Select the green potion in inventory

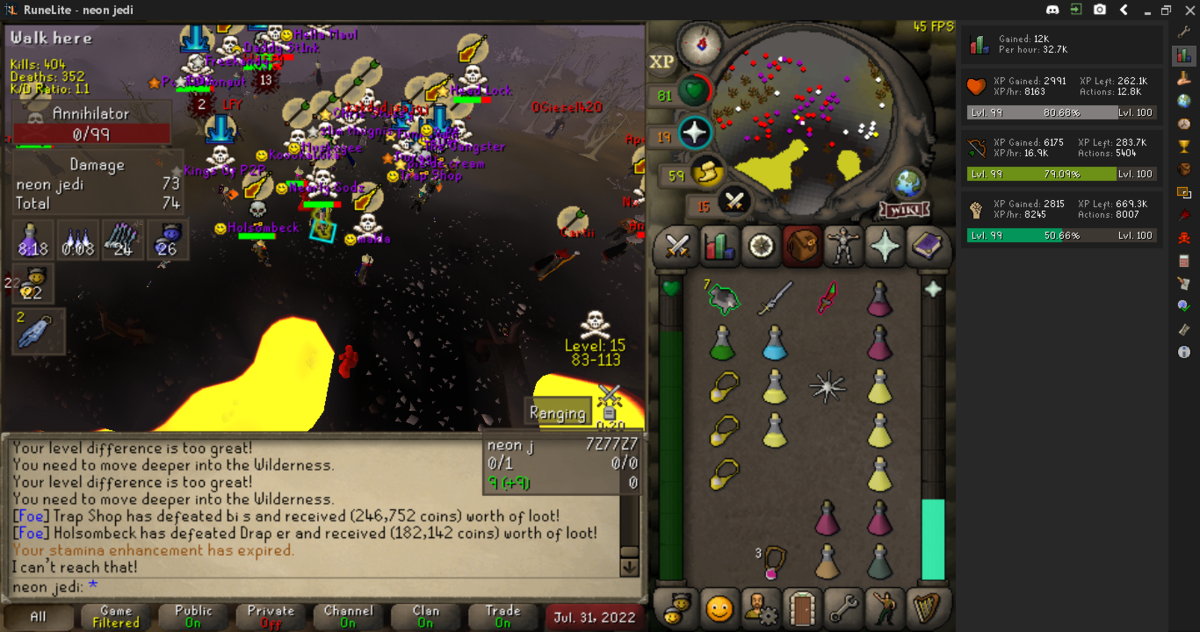coord(723,342)
